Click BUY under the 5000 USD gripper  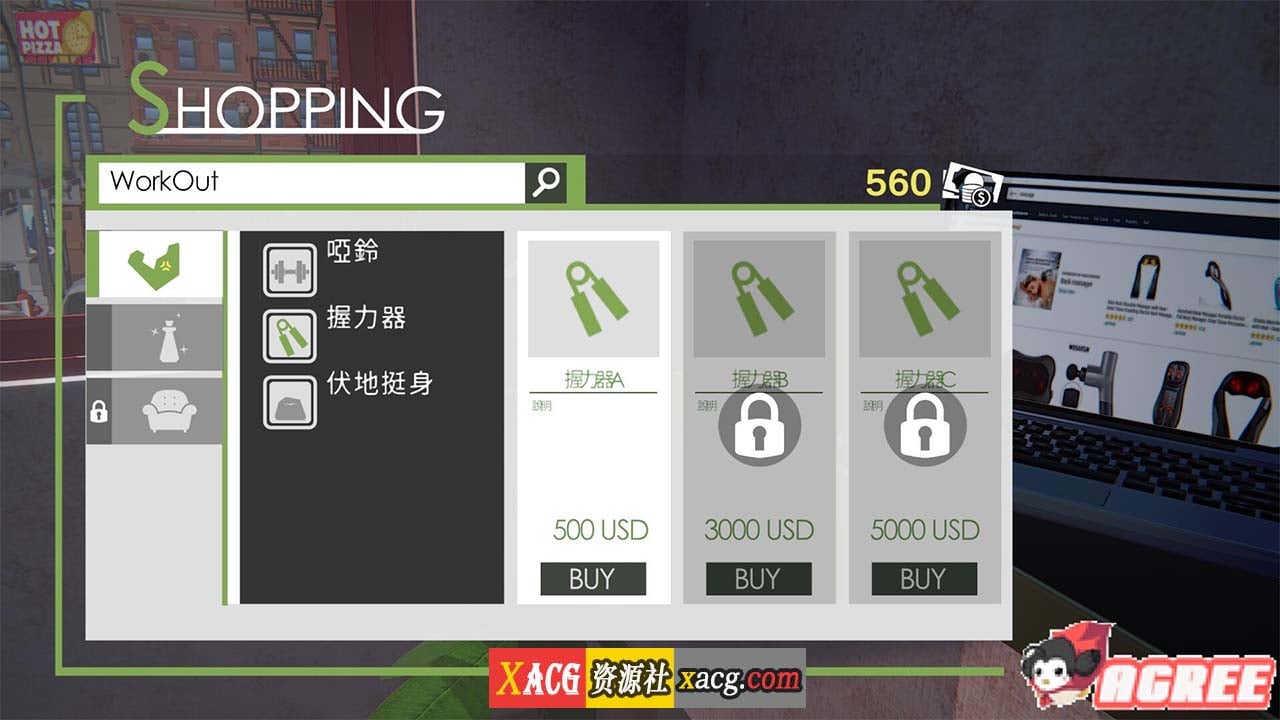[x=923, y=578]
